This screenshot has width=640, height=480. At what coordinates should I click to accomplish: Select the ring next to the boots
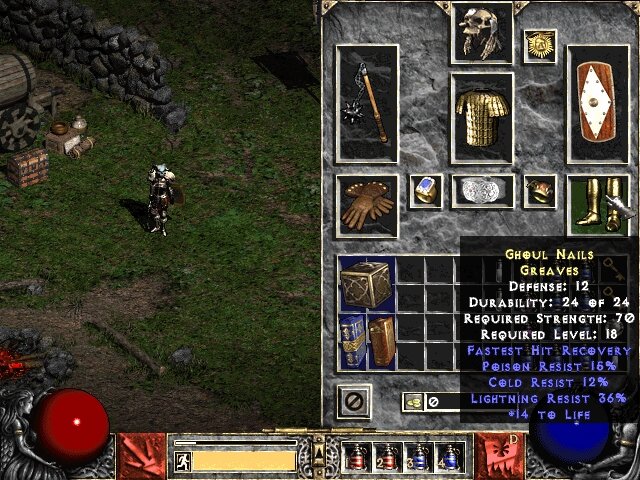tap(540, 190)
